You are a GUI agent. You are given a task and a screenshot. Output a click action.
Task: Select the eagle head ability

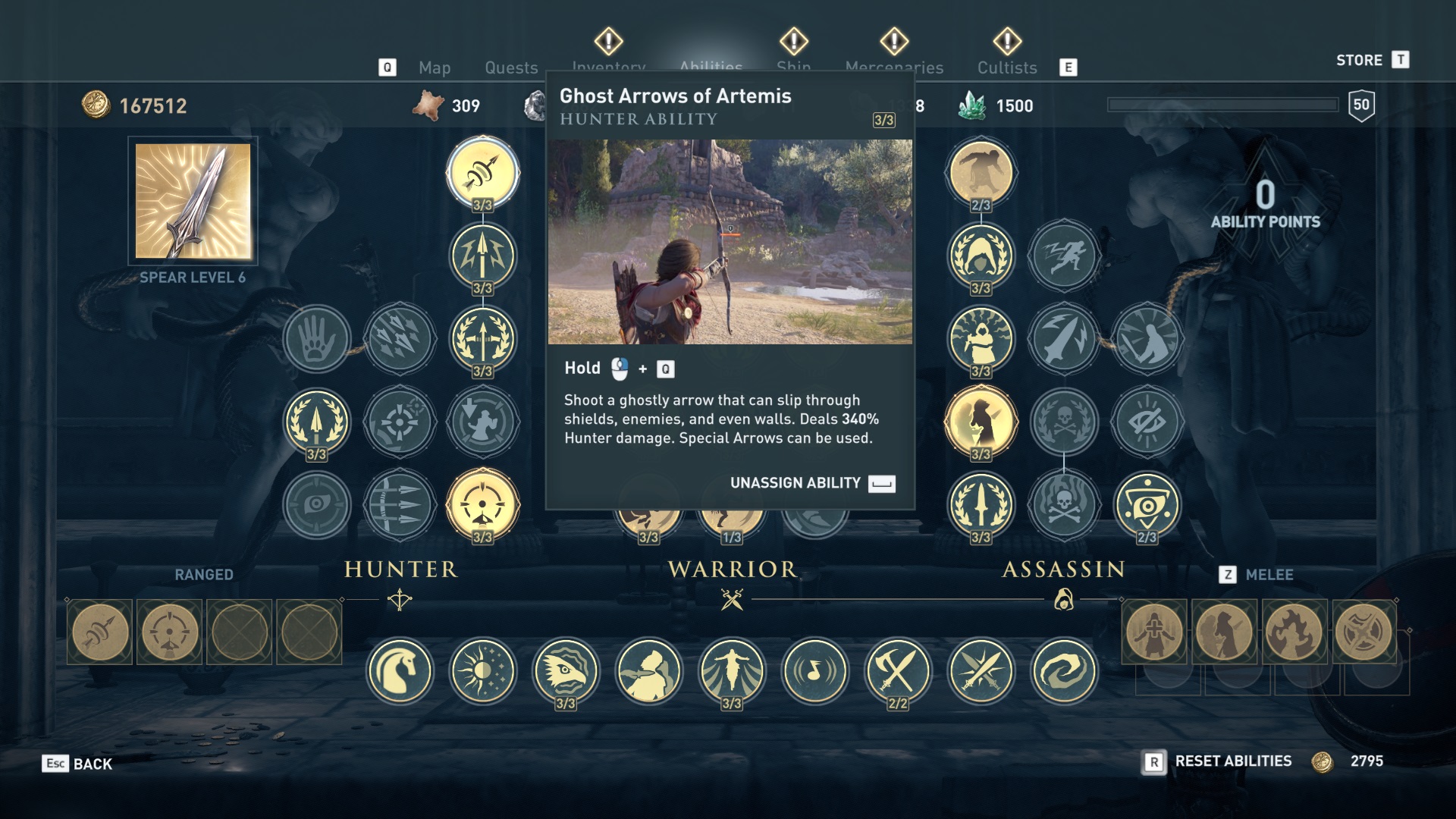click(566, 671)
